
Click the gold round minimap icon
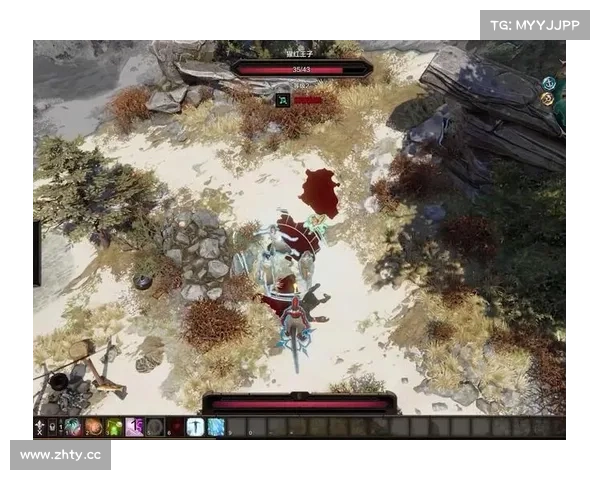tap(547, 99)
